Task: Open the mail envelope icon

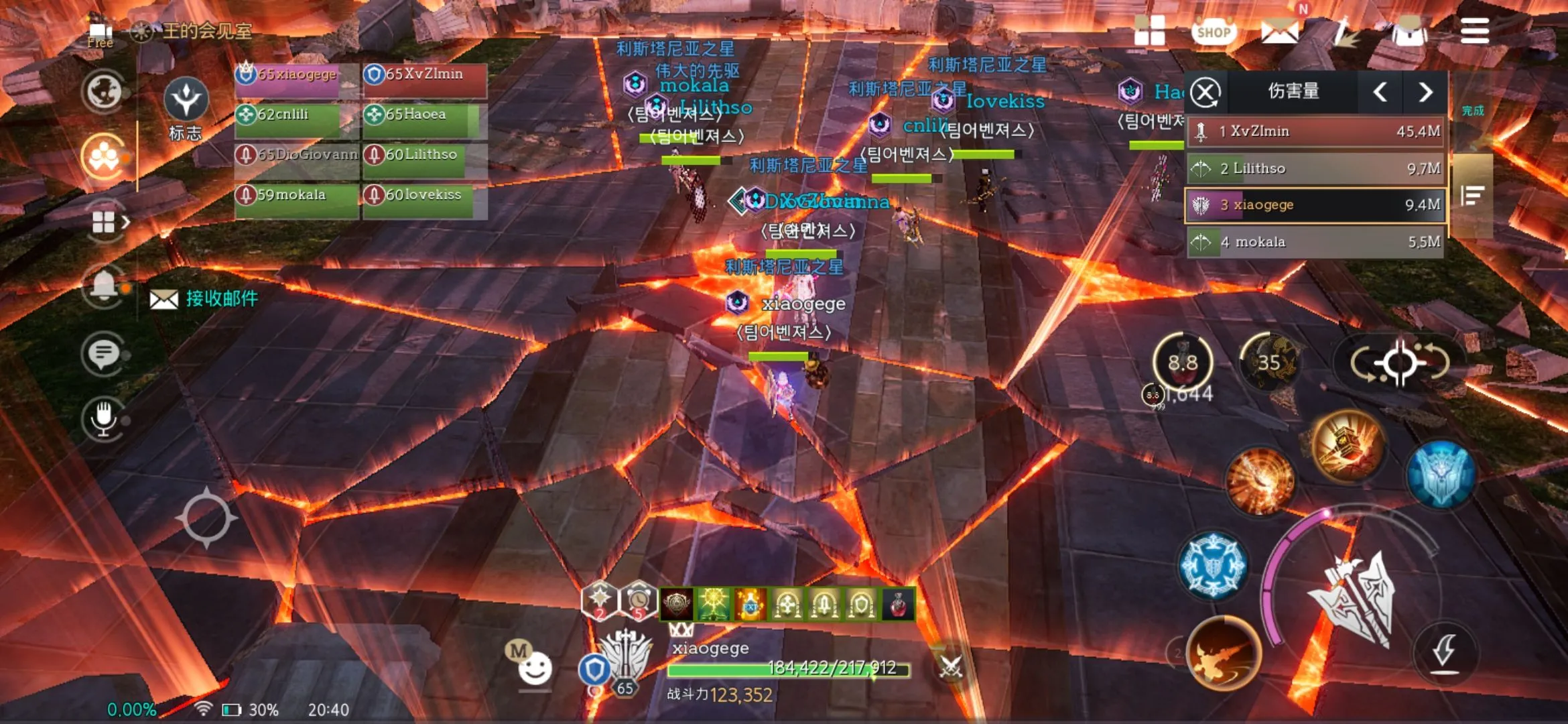Action: [1279, 32]
